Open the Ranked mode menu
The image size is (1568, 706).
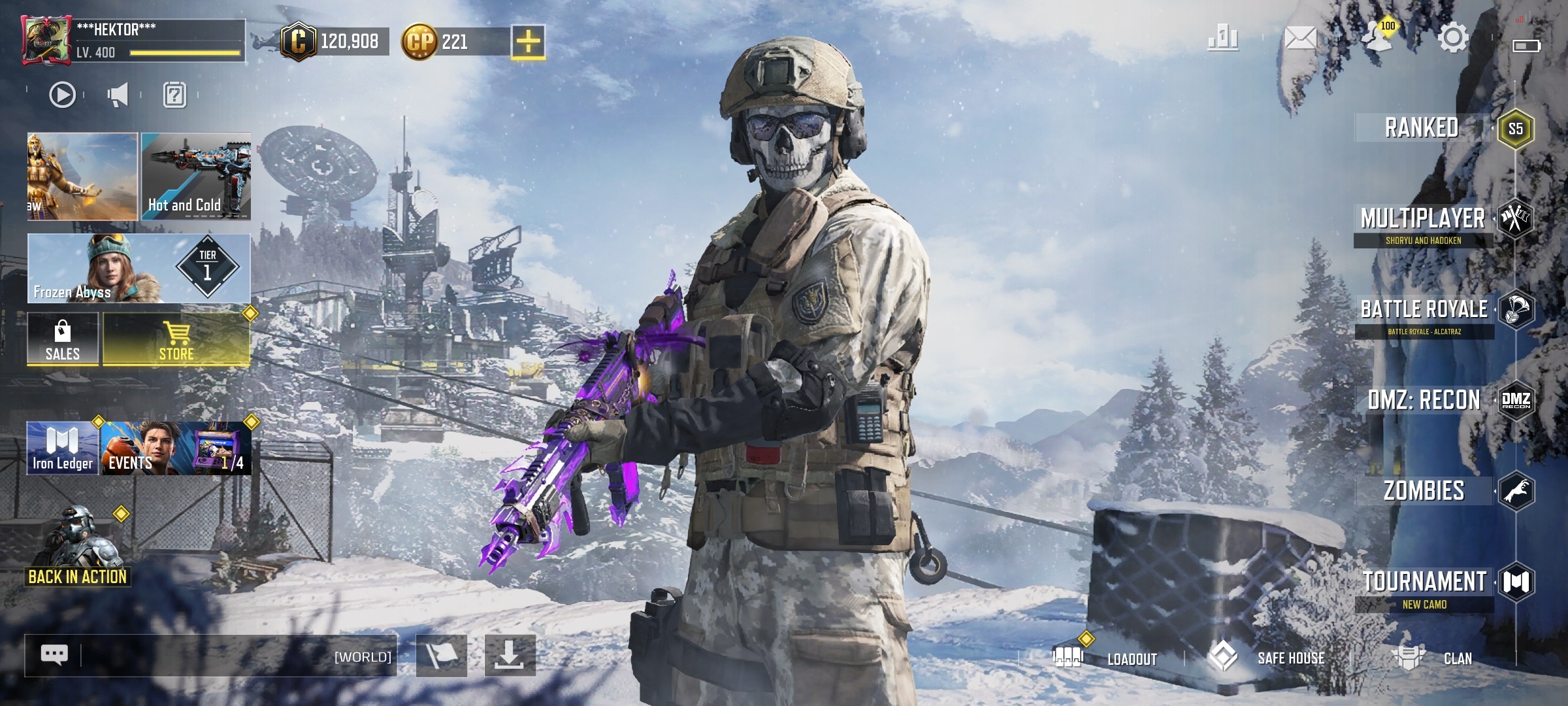click(x=1422, y=128)
